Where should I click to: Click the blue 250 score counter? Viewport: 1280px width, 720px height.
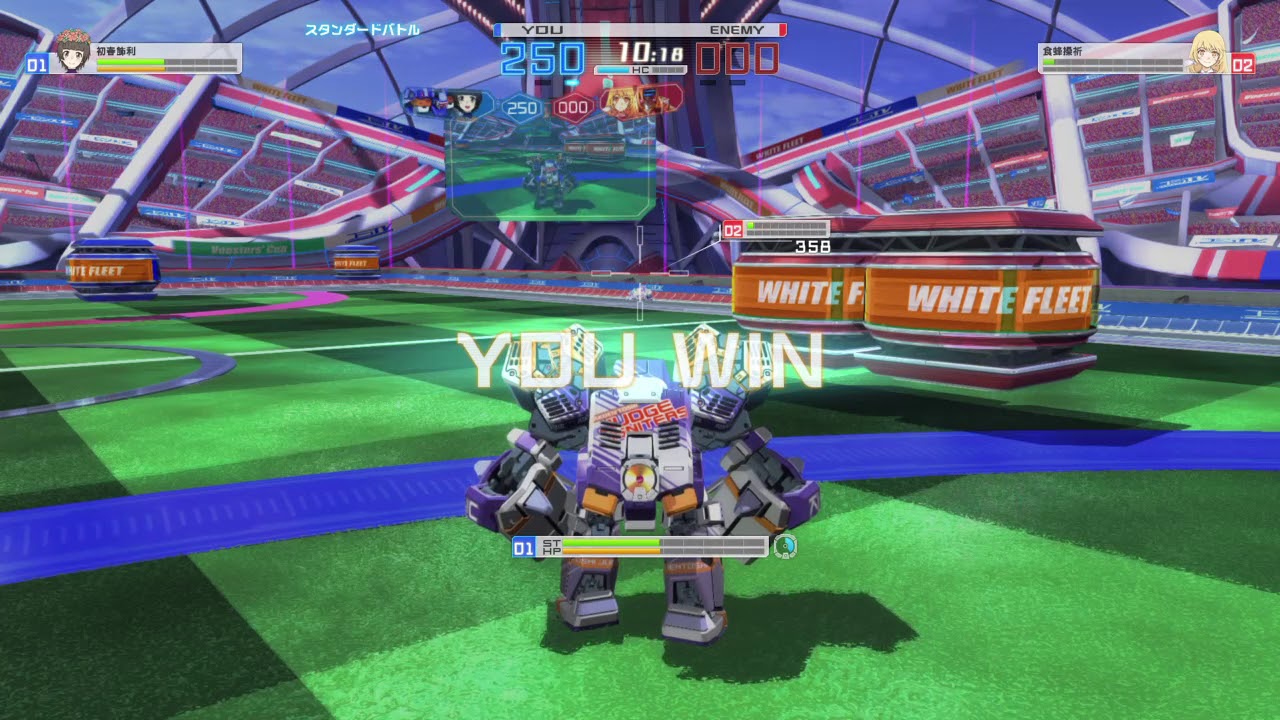(542, 57)
